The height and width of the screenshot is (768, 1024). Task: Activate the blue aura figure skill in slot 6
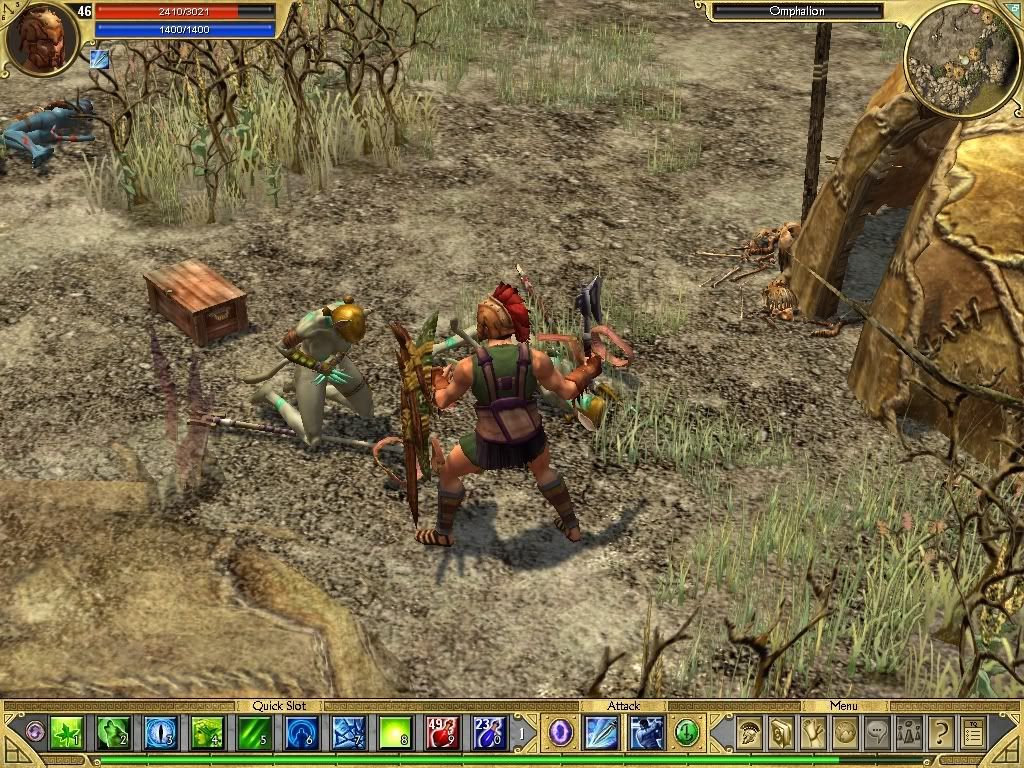[x=301, y=734]
